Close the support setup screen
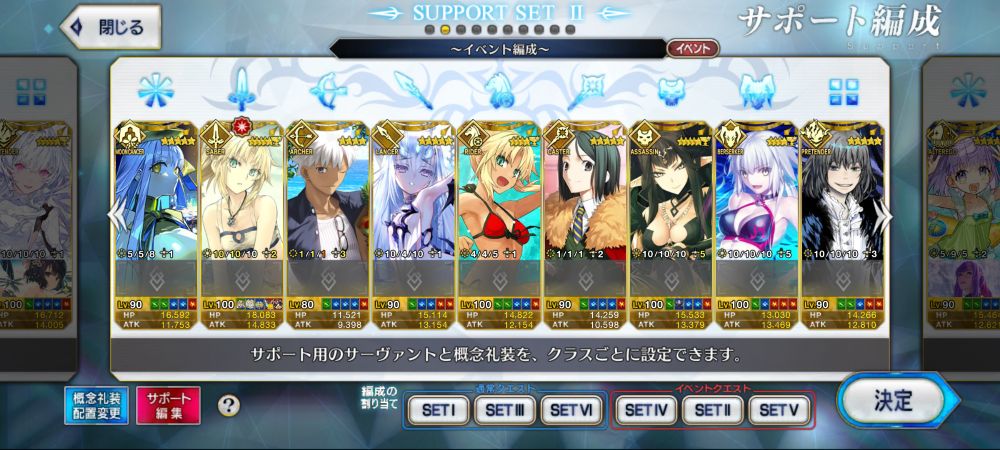Viewport: 1000px width, 450px height. click(111, 27)
